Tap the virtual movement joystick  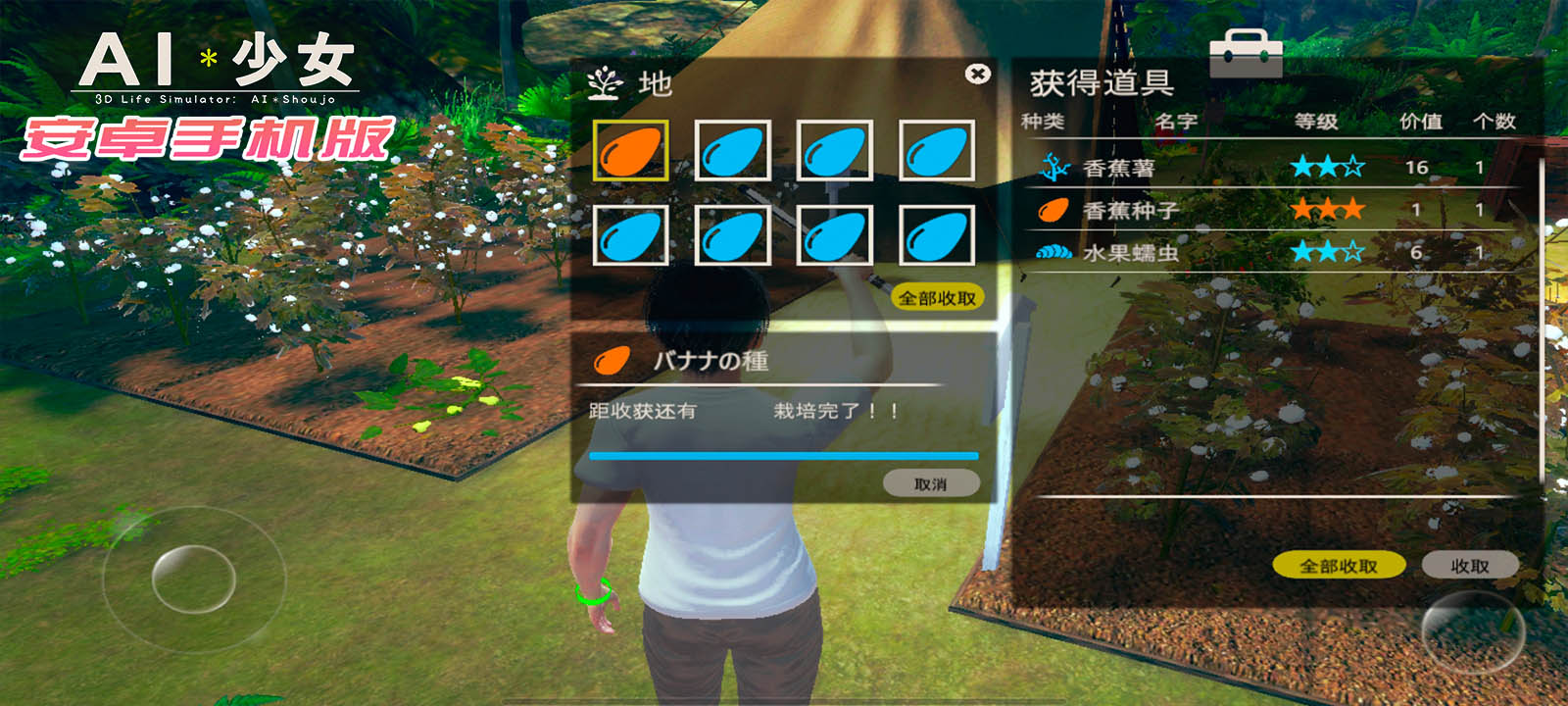(x=193, y=579)
